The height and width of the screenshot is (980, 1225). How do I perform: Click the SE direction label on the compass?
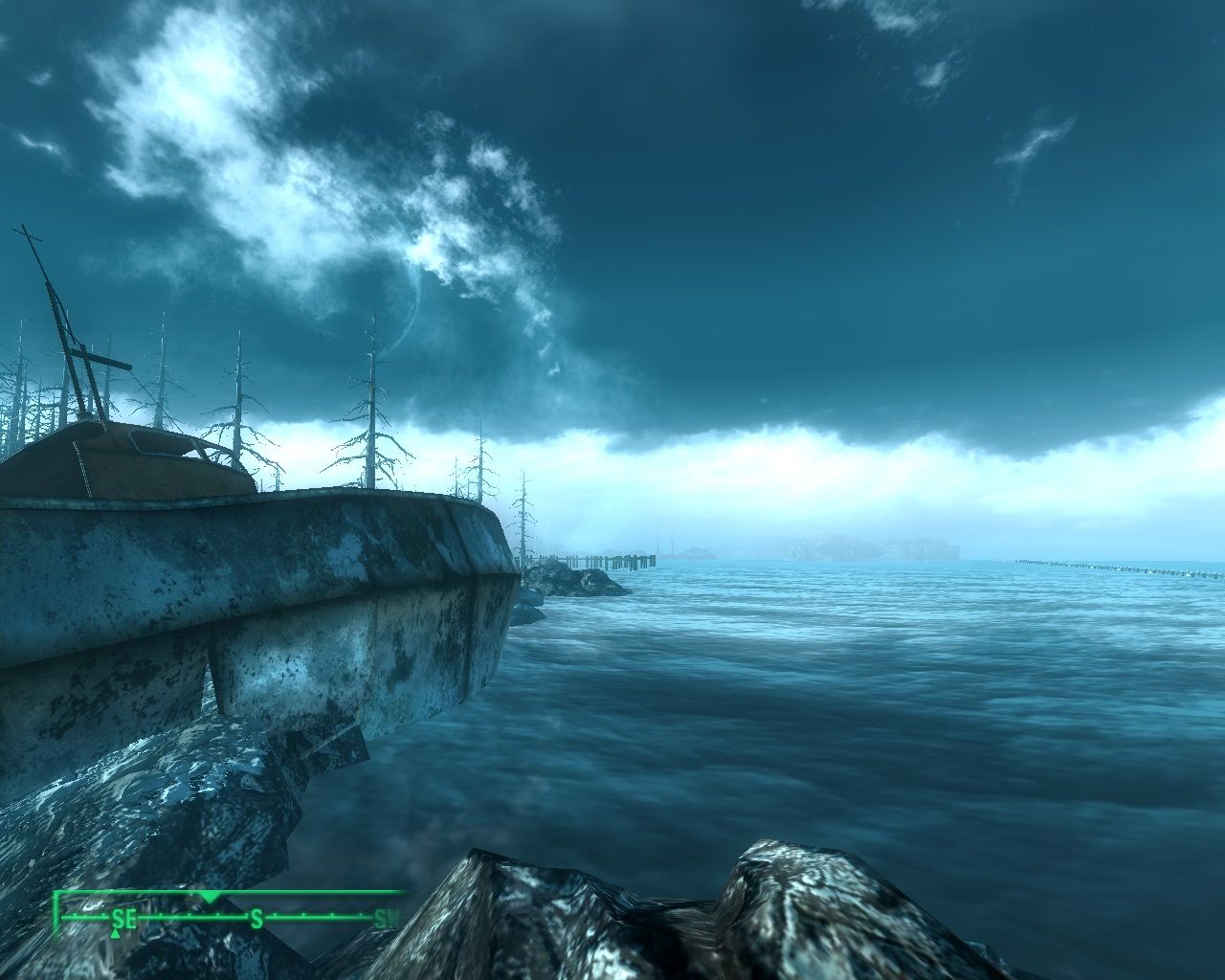pyautogui.click(x=123, y=919)
